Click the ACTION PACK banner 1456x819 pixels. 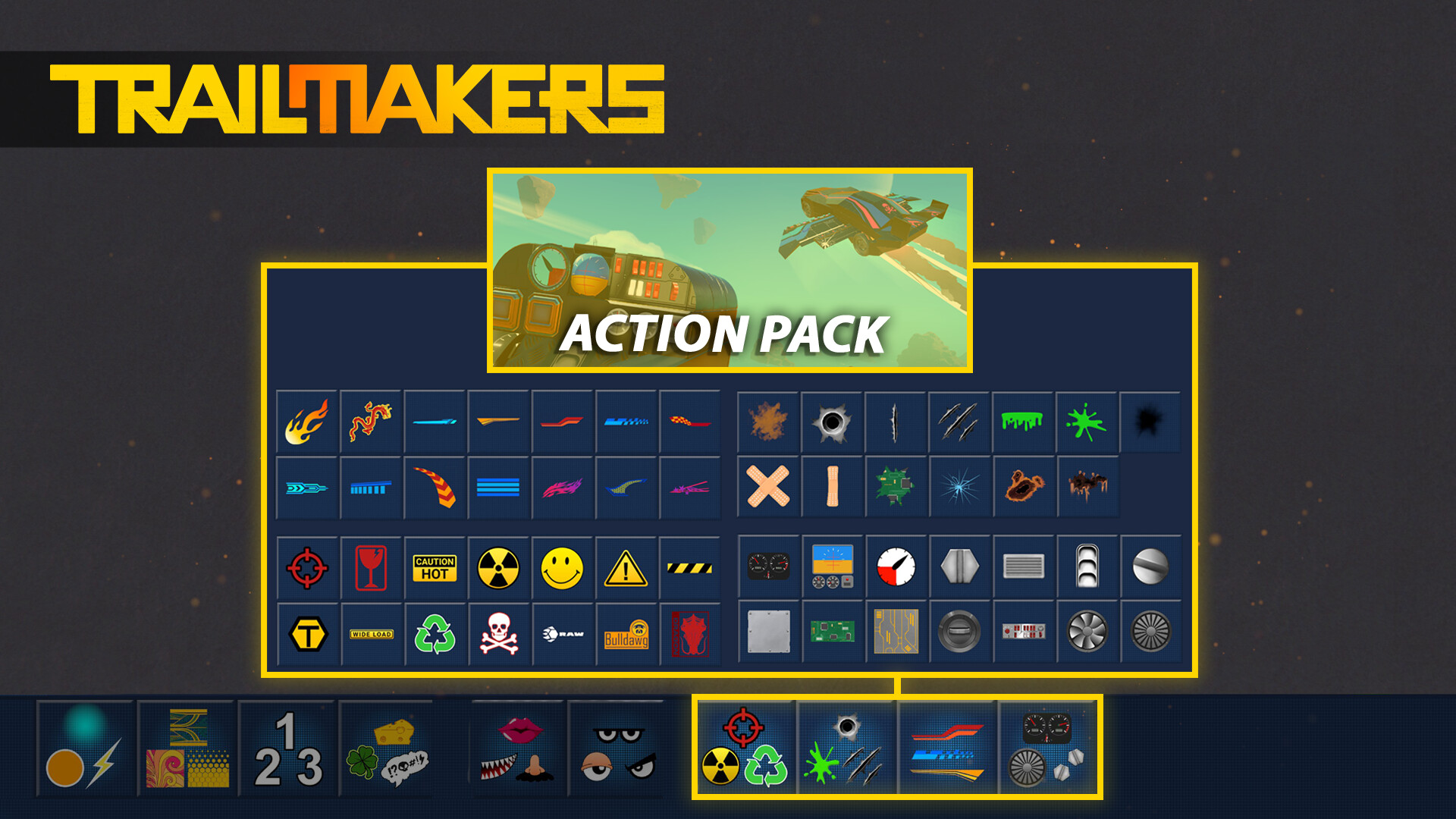(x=727, y=331)
